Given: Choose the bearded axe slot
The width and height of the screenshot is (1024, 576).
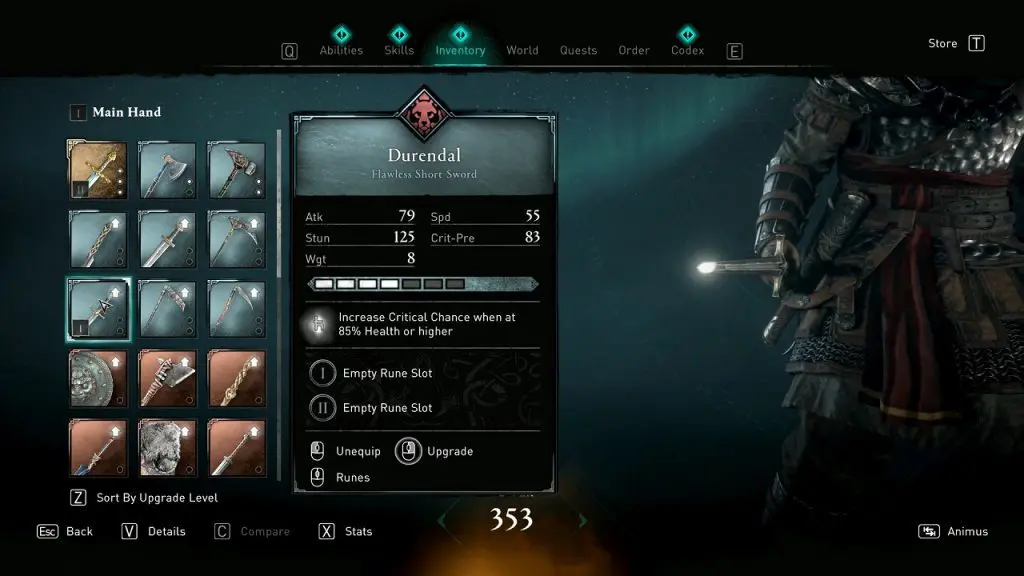Looking at the screenshot, I should (x=167, y=169).
